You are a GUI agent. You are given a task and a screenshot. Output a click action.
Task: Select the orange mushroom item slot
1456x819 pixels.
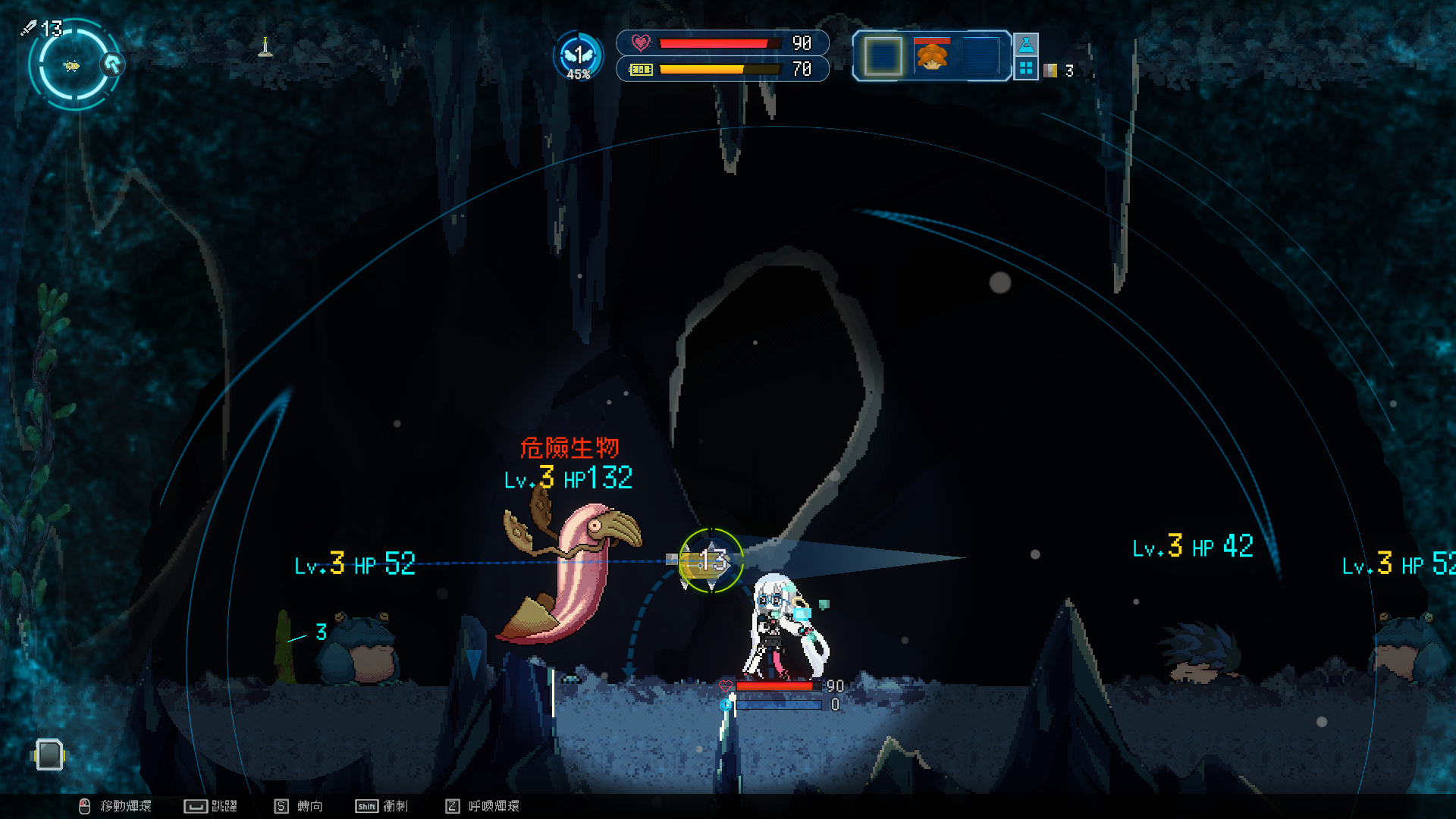932,56
